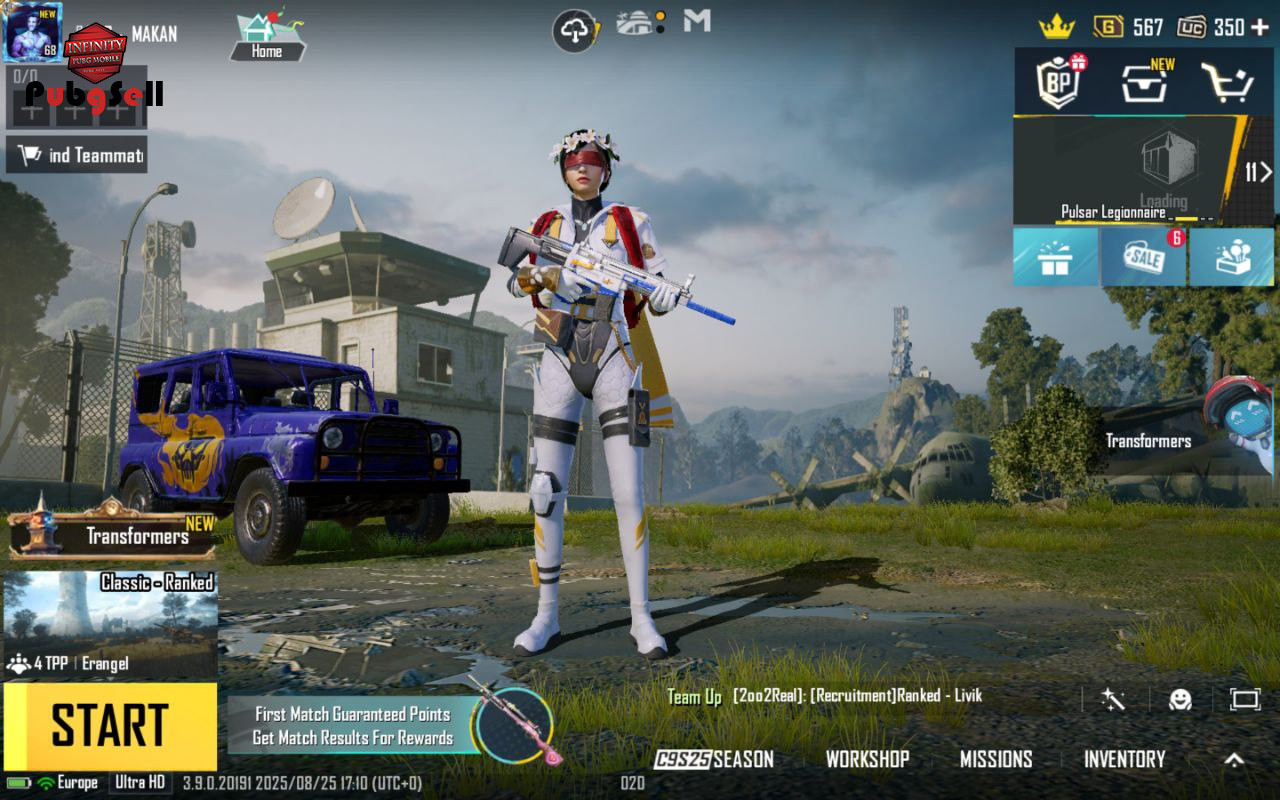Open the cloud download icon

(575, 31)
